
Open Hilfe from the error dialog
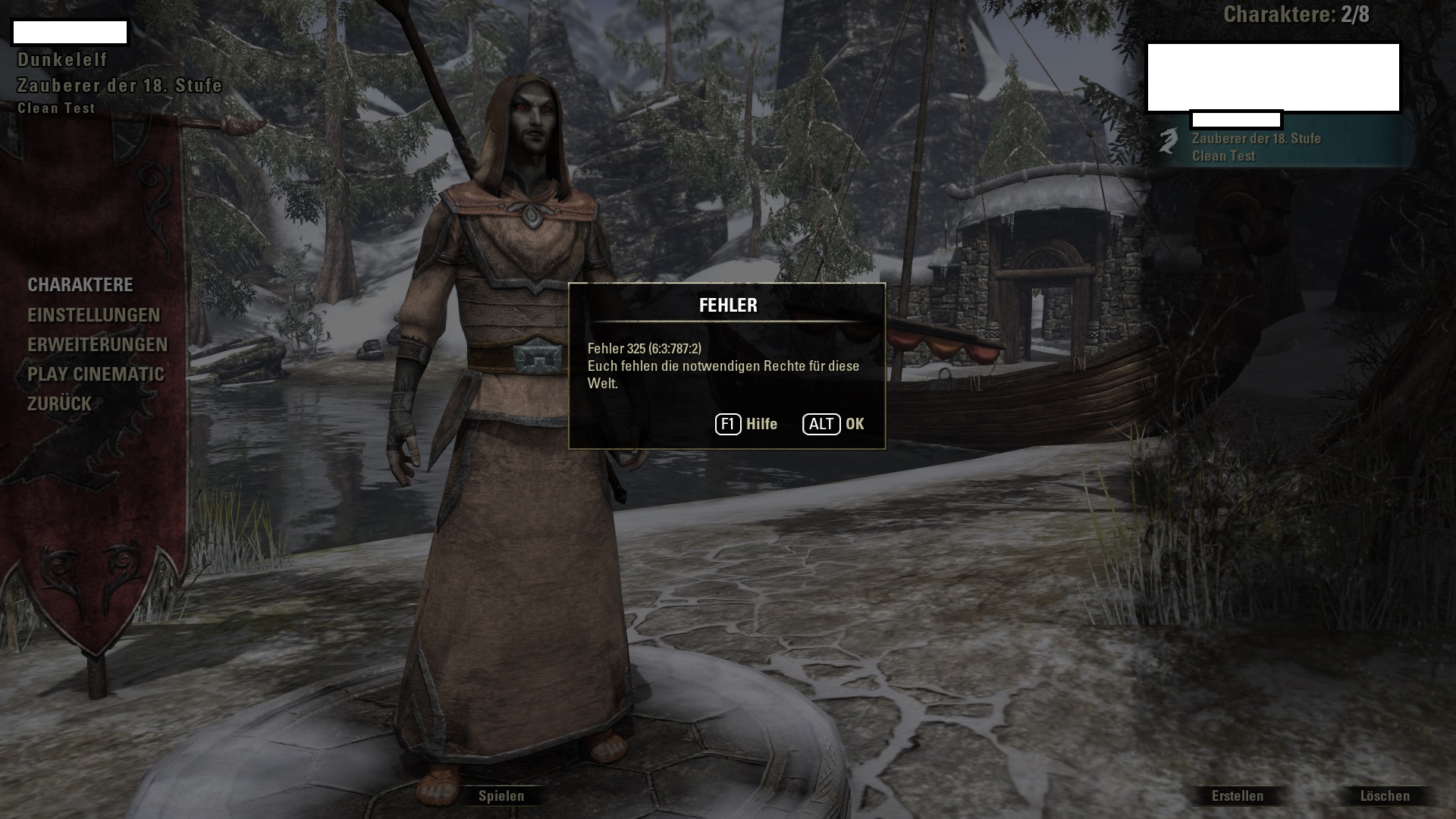pos(747,424)
